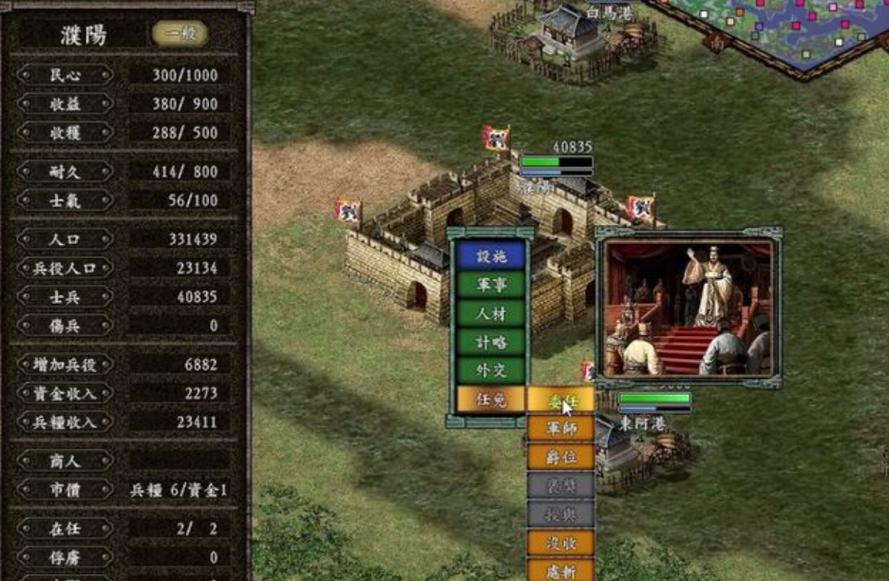Open the 爵位 title submenu option
The image size is (889, 581).
[x=560, y=457]
